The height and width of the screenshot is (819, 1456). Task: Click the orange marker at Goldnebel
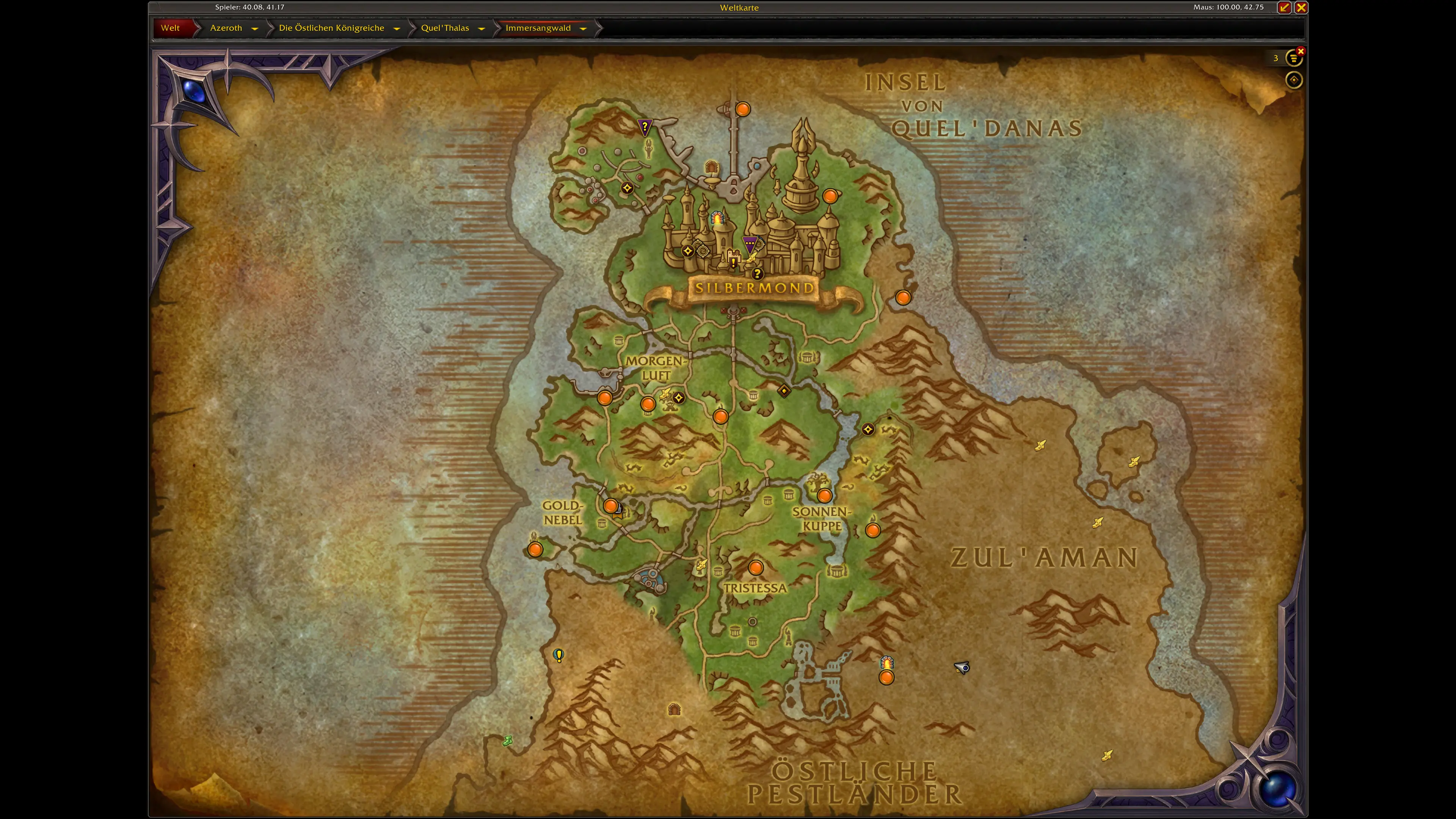(610, 506)
